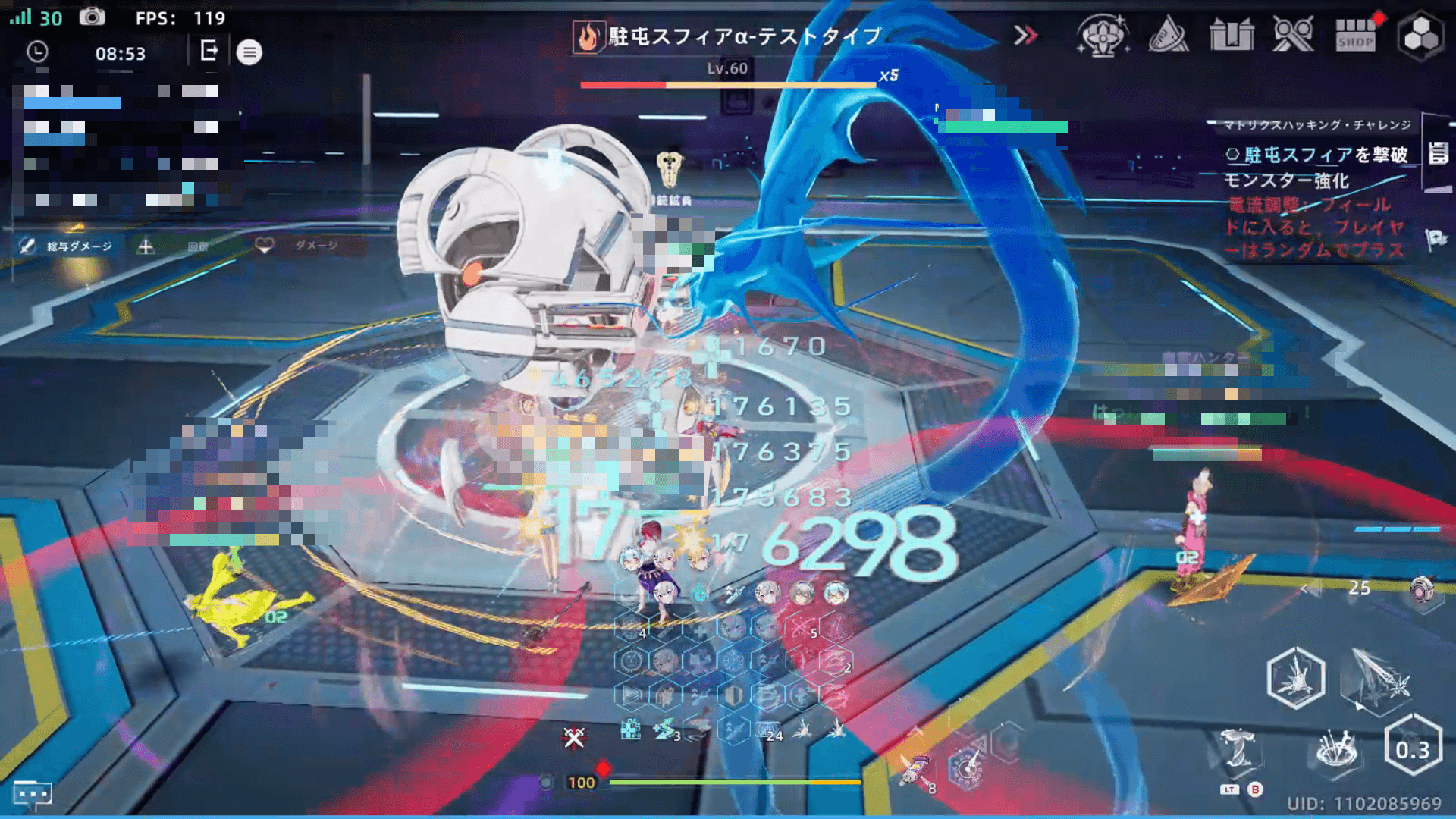Click the team flag icon
The width and height of the screenshot is (1456, 819).
(1436, 240)
